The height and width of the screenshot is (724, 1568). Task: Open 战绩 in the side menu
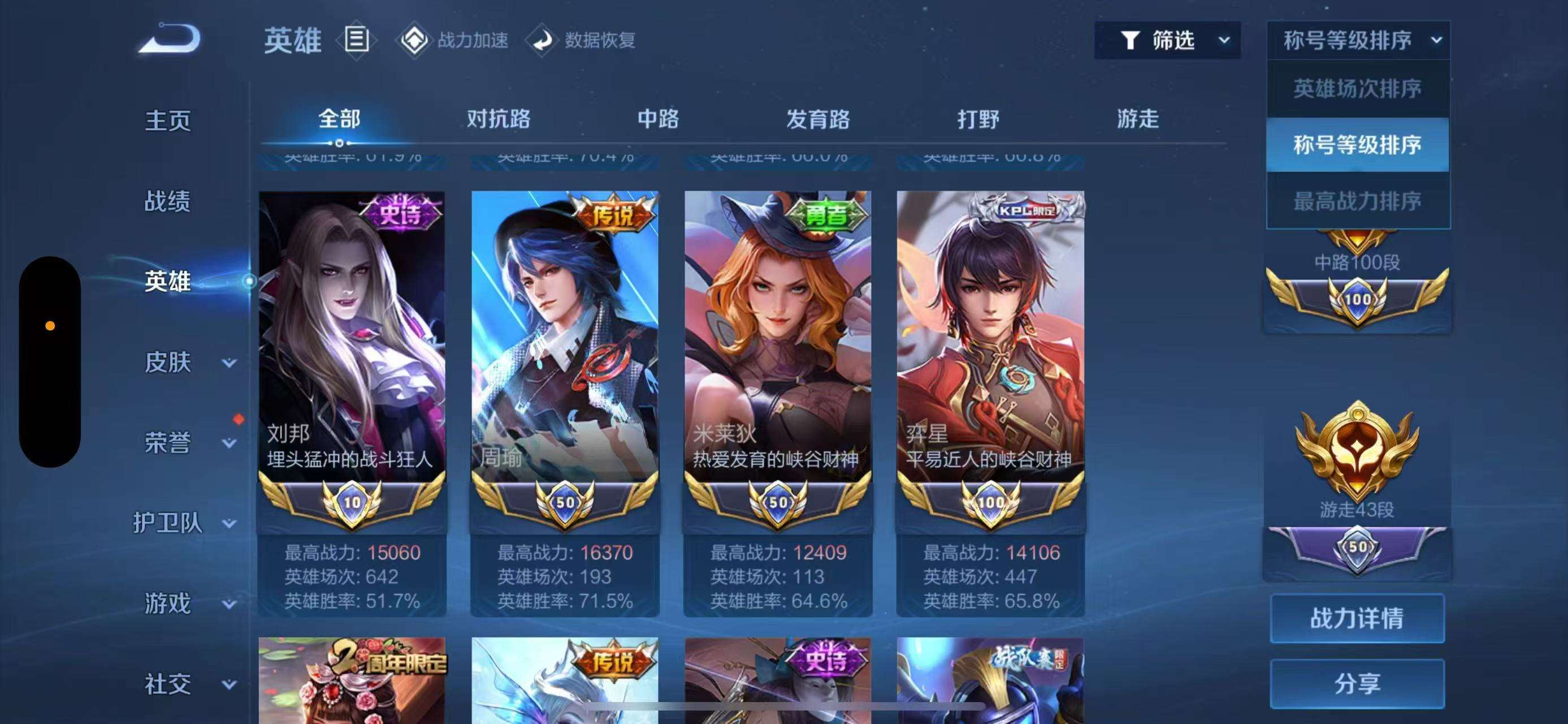pyautogui.click(x=167, y=201)
